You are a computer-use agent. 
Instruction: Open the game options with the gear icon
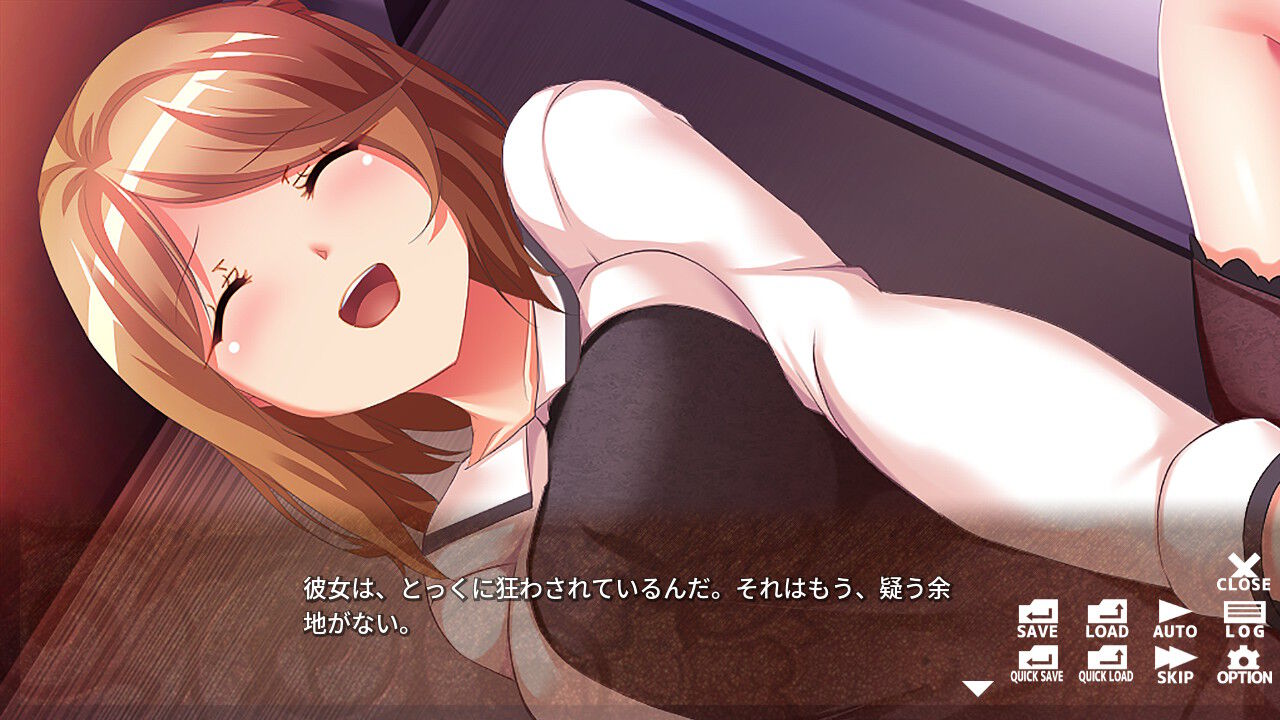pos(1243,663)
